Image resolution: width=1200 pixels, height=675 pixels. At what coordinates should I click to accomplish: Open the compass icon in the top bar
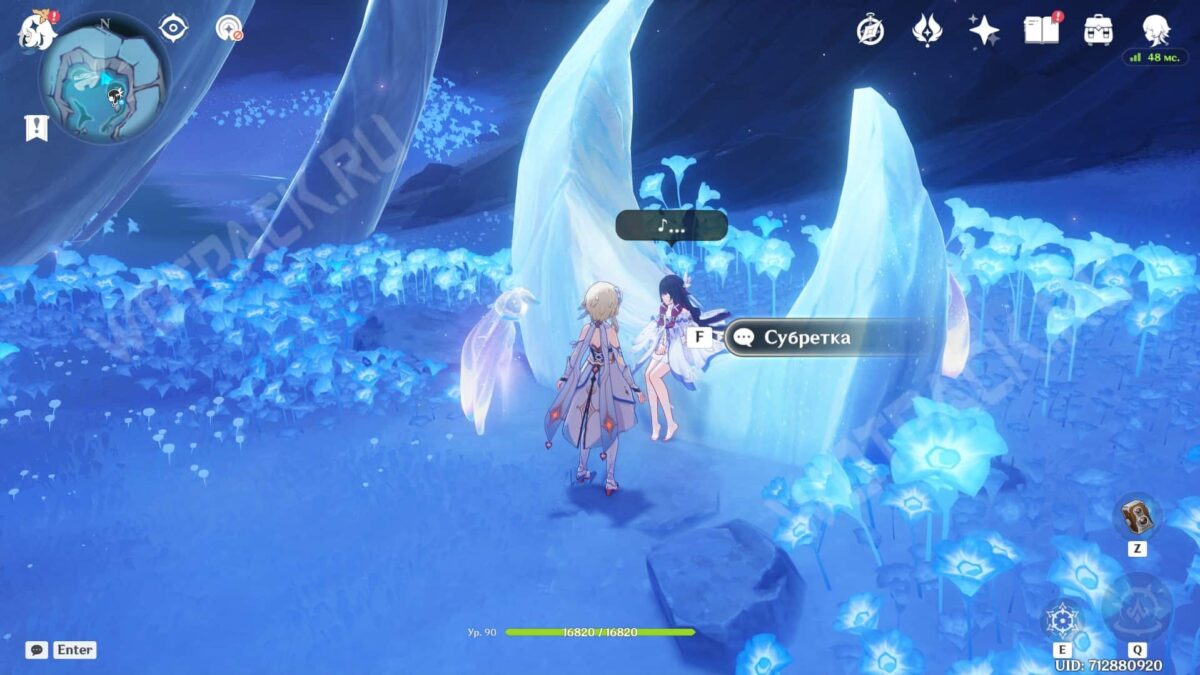870,30
